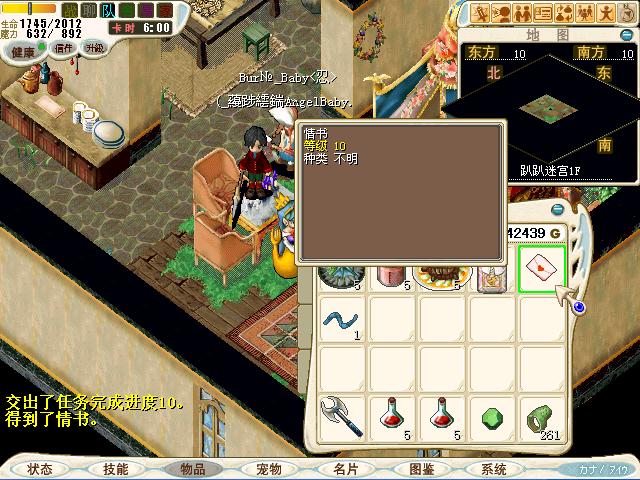This screenshot has width=640, height=480.
Task: Open the 系统 system menu
Action: click(493, 468)
